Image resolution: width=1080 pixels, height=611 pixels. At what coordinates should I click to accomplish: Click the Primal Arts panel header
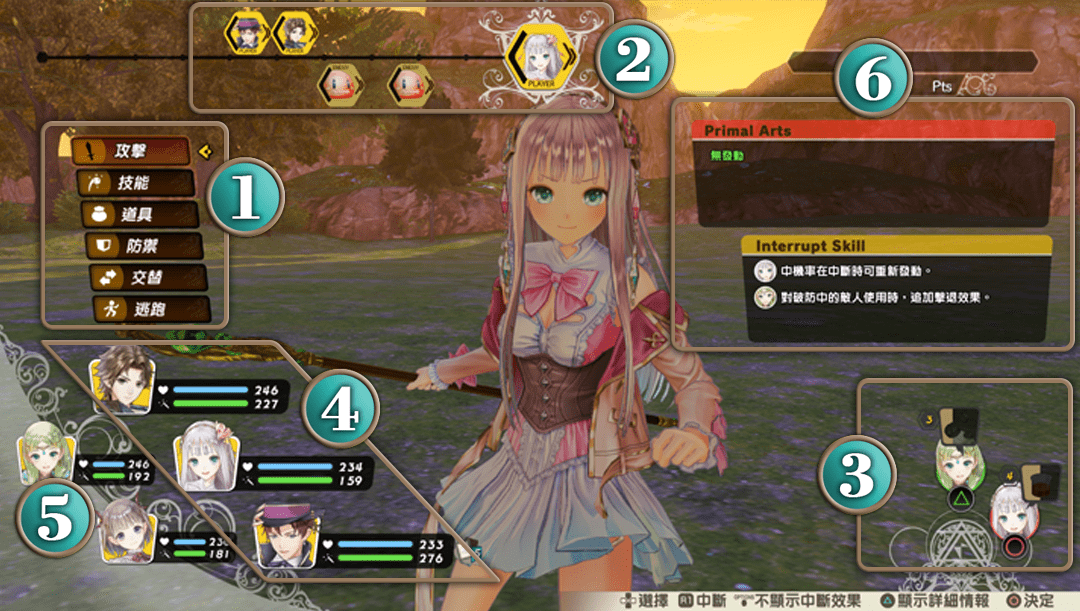[x=873, y=130]
